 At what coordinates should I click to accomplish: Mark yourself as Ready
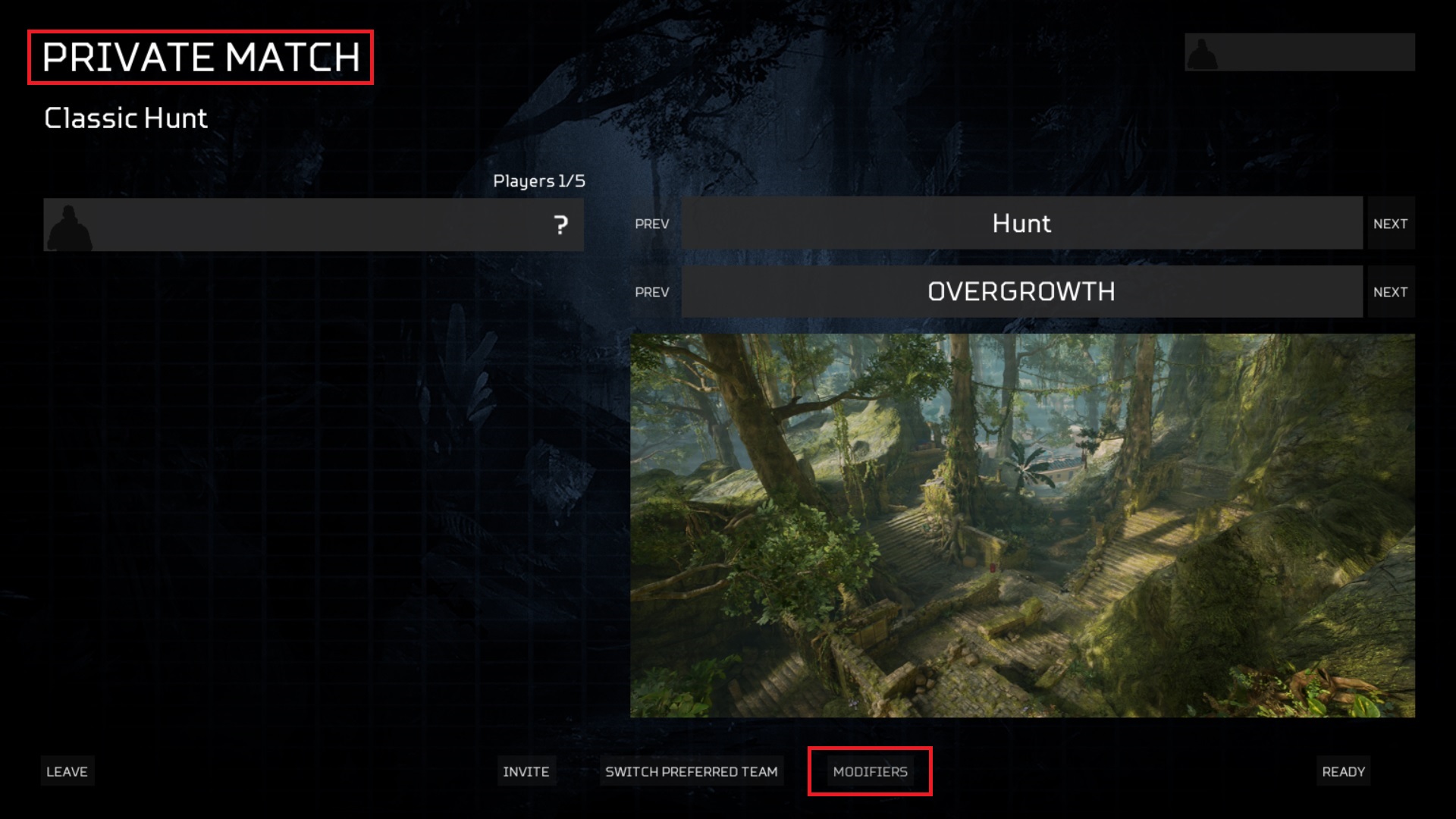click(x=1343, y=771)
